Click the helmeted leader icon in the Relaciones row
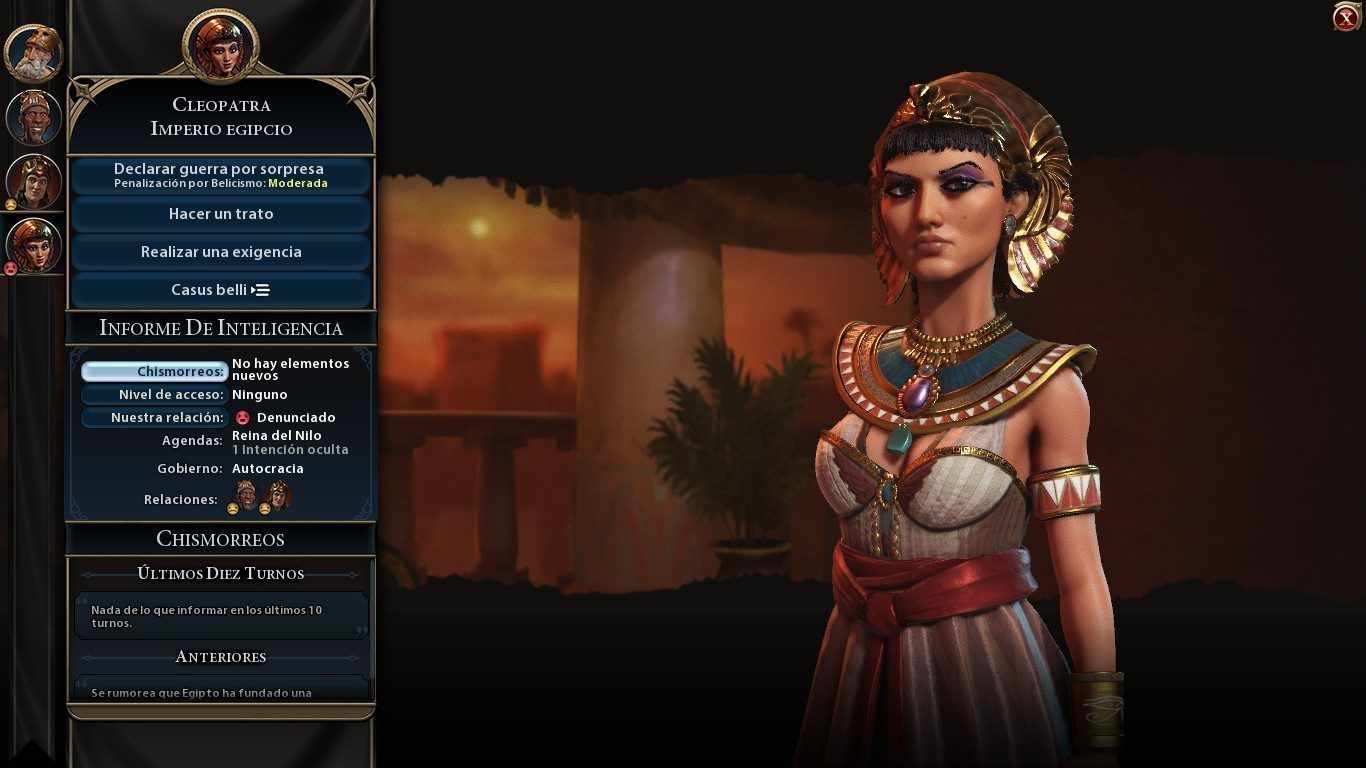This screenshot has width=1366, height=768. (x=278, y=496)
